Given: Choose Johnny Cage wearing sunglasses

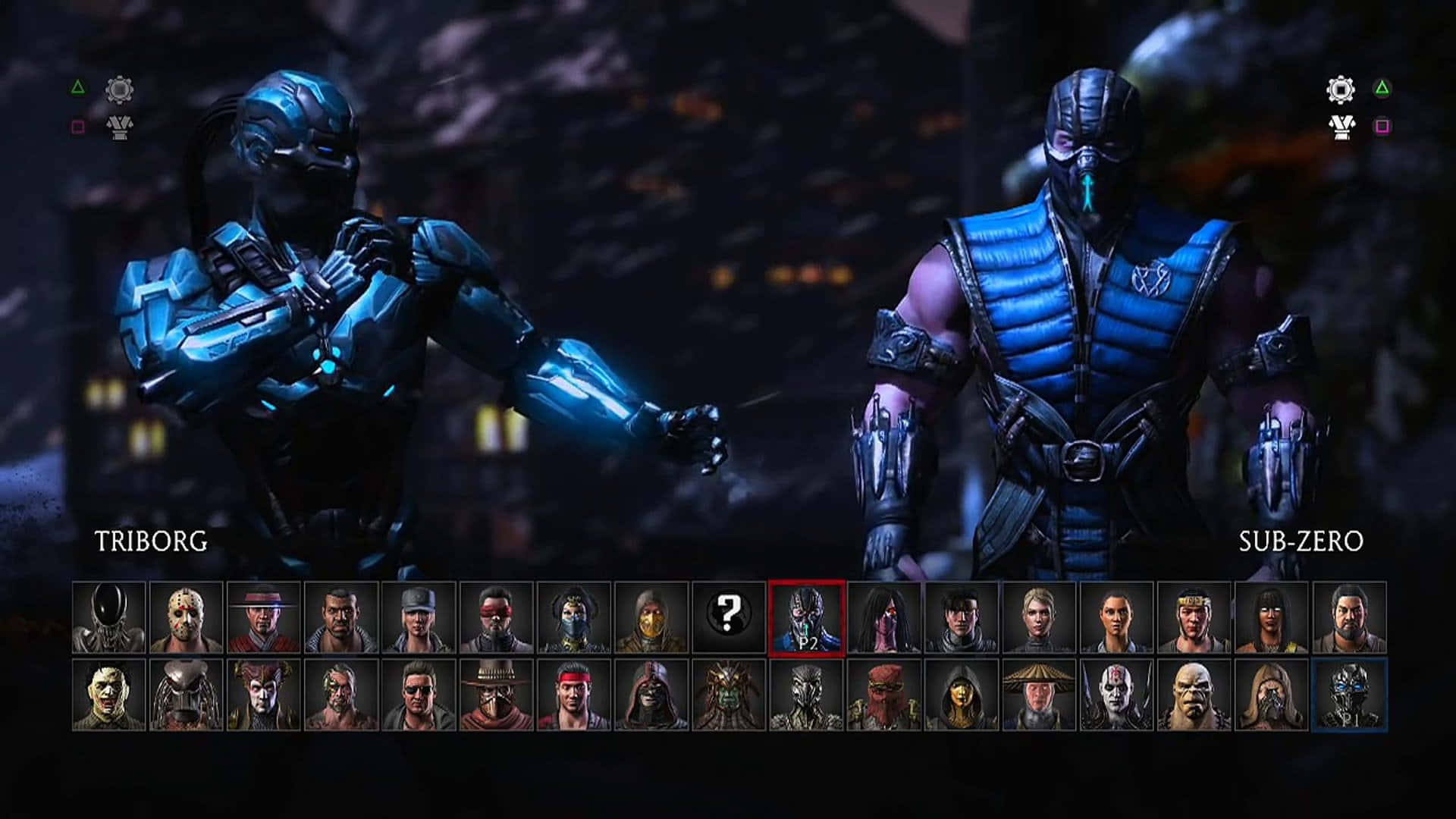Looking at the screenshot, I should pyautogui.click(x=419, y=695).
